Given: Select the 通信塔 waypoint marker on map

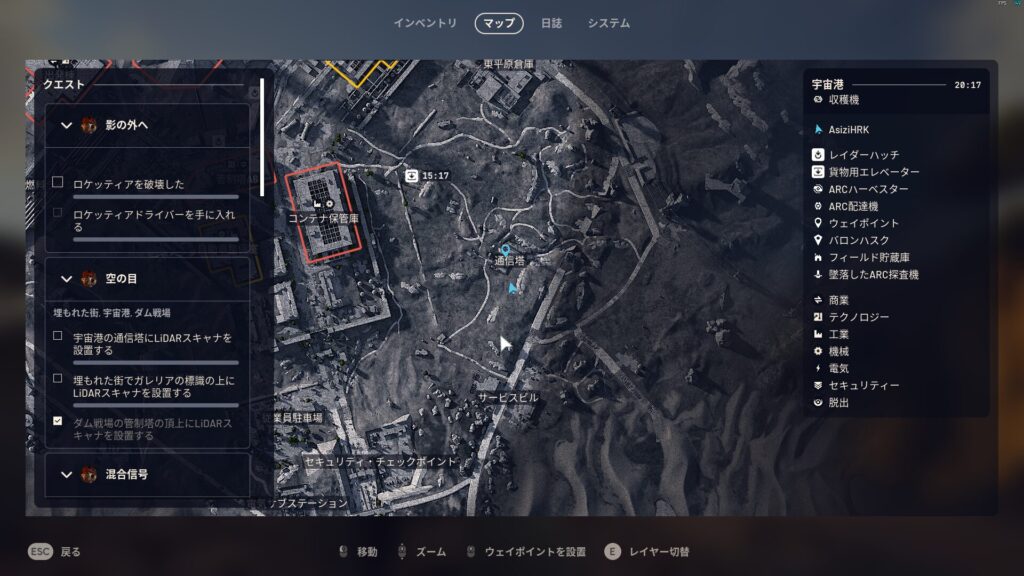Looking at the screenshot, I should [x=506, y=249].
